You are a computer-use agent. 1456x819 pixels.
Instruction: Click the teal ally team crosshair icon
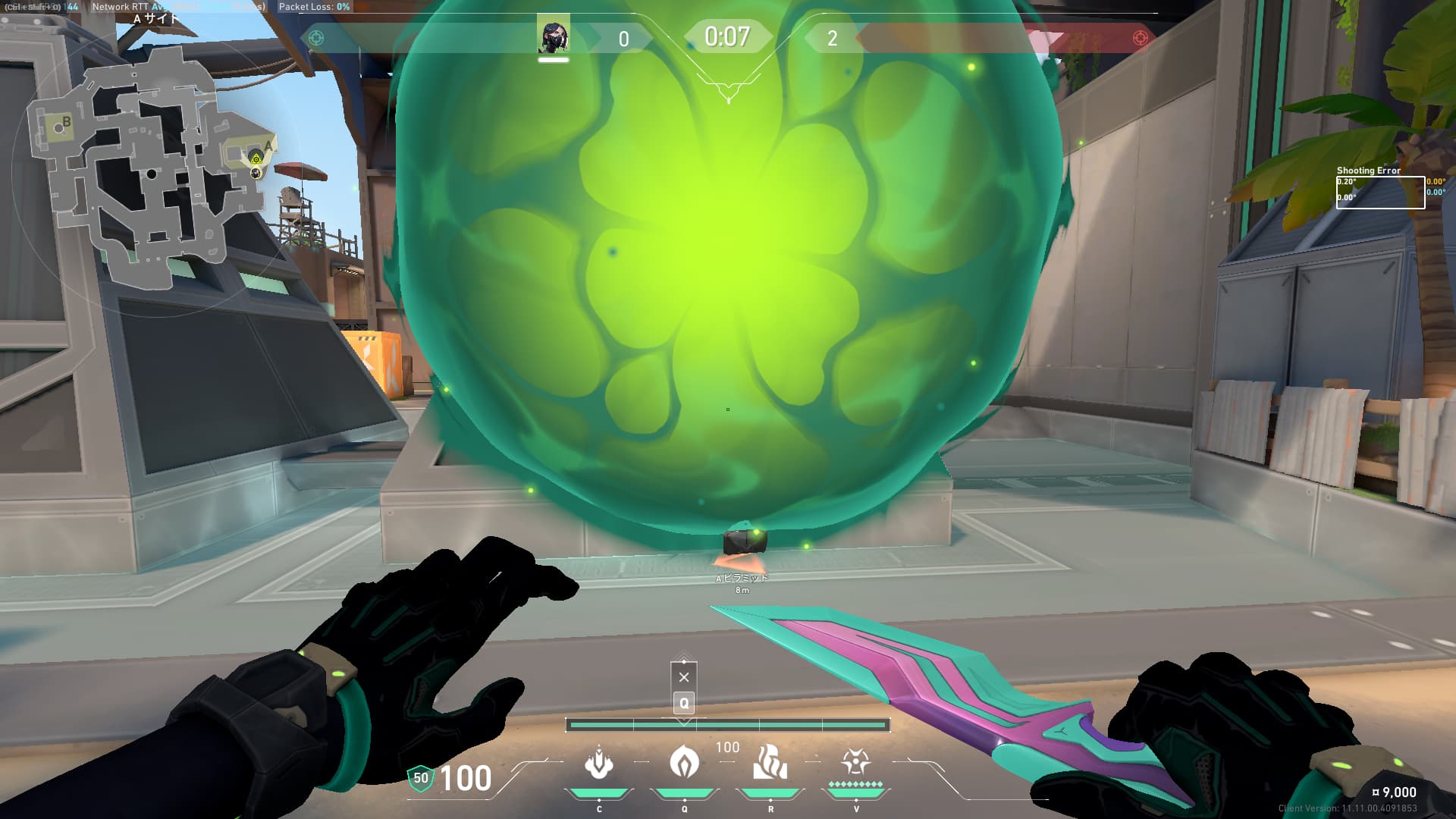coord(316,38)
